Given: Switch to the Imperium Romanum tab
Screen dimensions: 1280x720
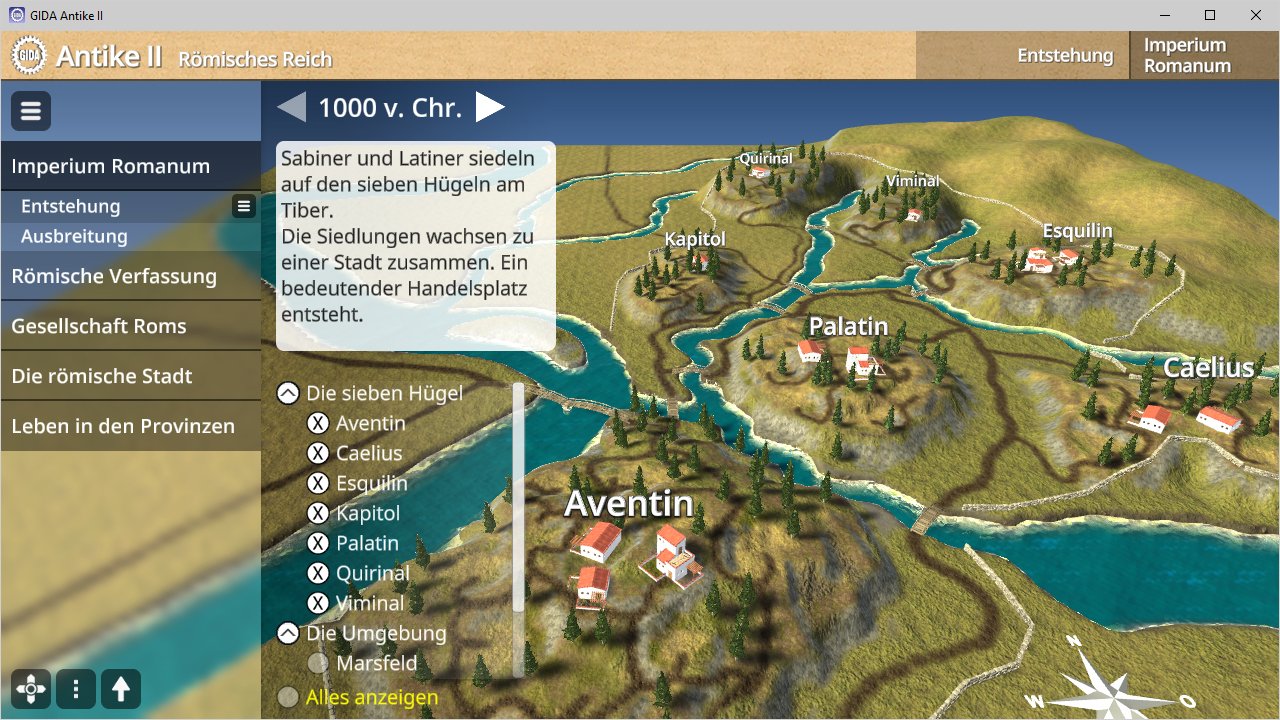Looking at the screenshot, I should pyautogui.click(x=1187, y=56).
